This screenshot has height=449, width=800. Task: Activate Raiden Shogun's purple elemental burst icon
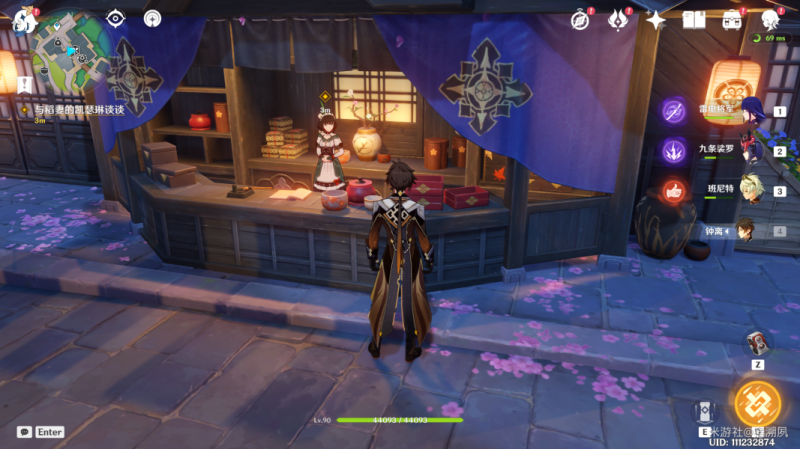coord(674,111)
